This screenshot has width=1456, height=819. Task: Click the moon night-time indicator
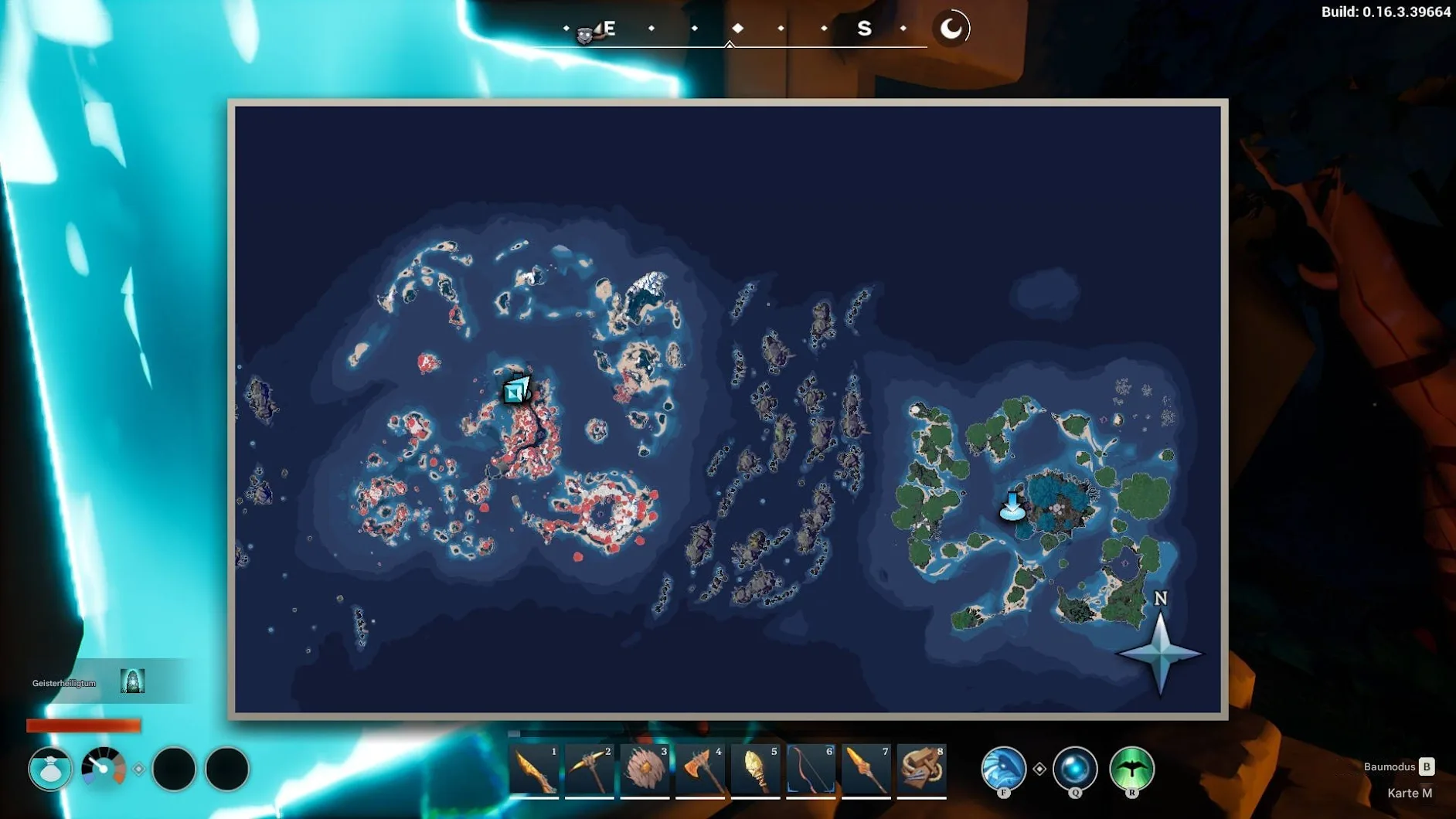951,29
